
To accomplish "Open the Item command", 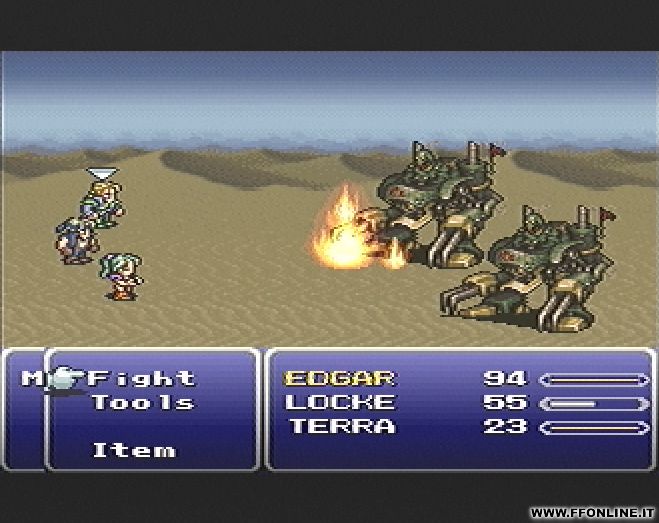I will pos(133,450).
